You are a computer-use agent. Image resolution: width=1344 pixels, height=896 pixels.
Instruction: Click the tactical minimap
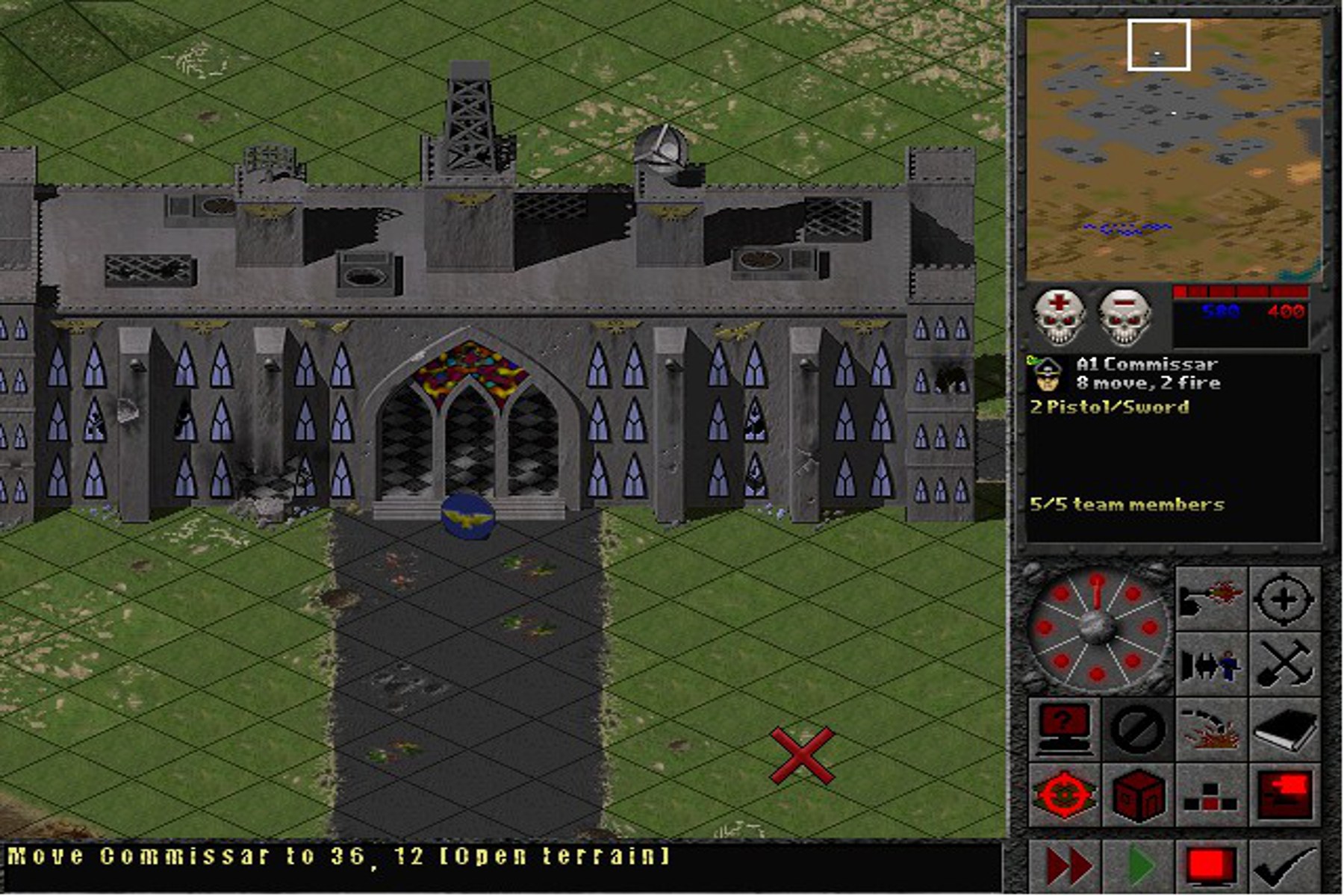coord(1173,149)
